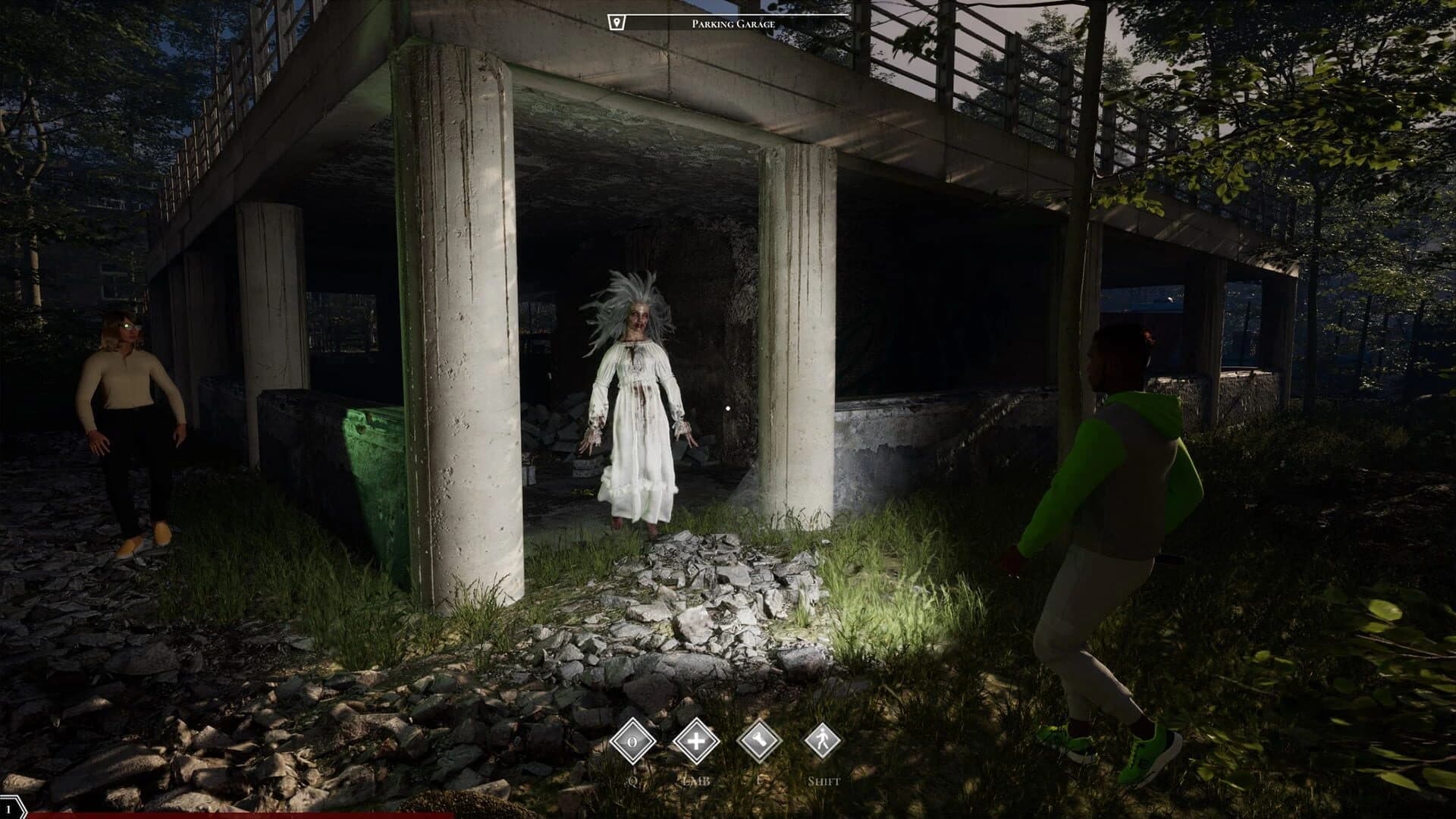Screen dimensions: 1456x819
Task: Click the crosshair dot at screen center
Action: pyautogui.click(x=728, y=407)
